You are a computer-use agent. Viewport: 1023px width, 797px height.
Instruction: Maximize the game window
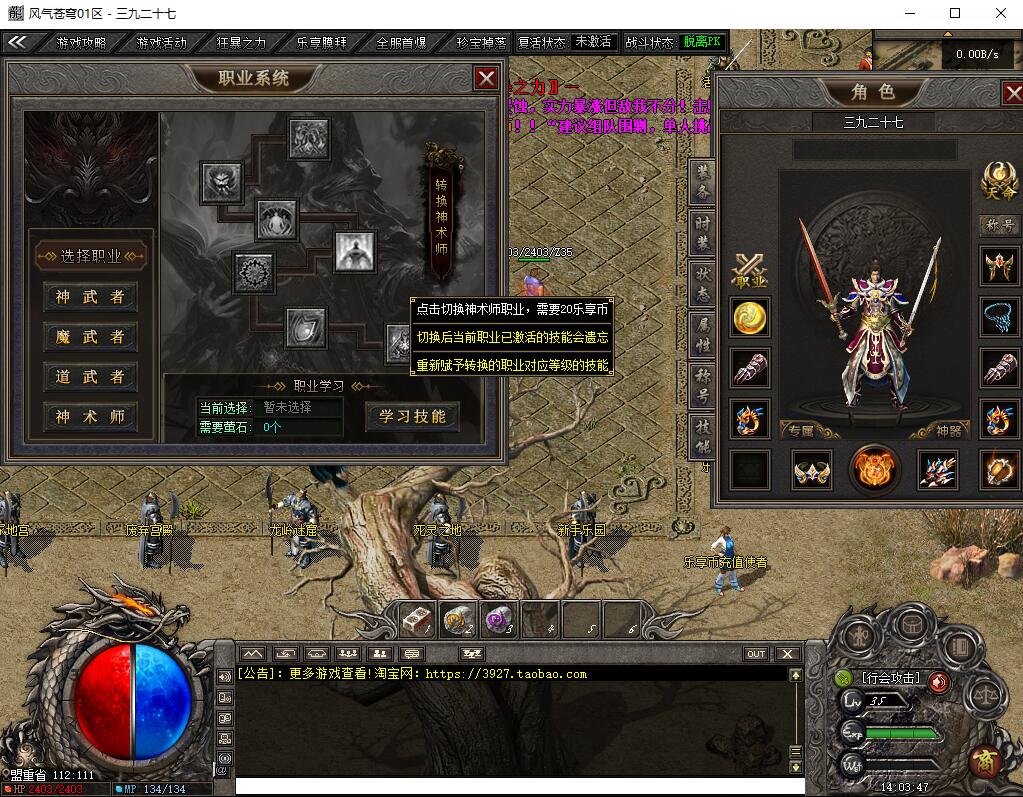point(955,13)
